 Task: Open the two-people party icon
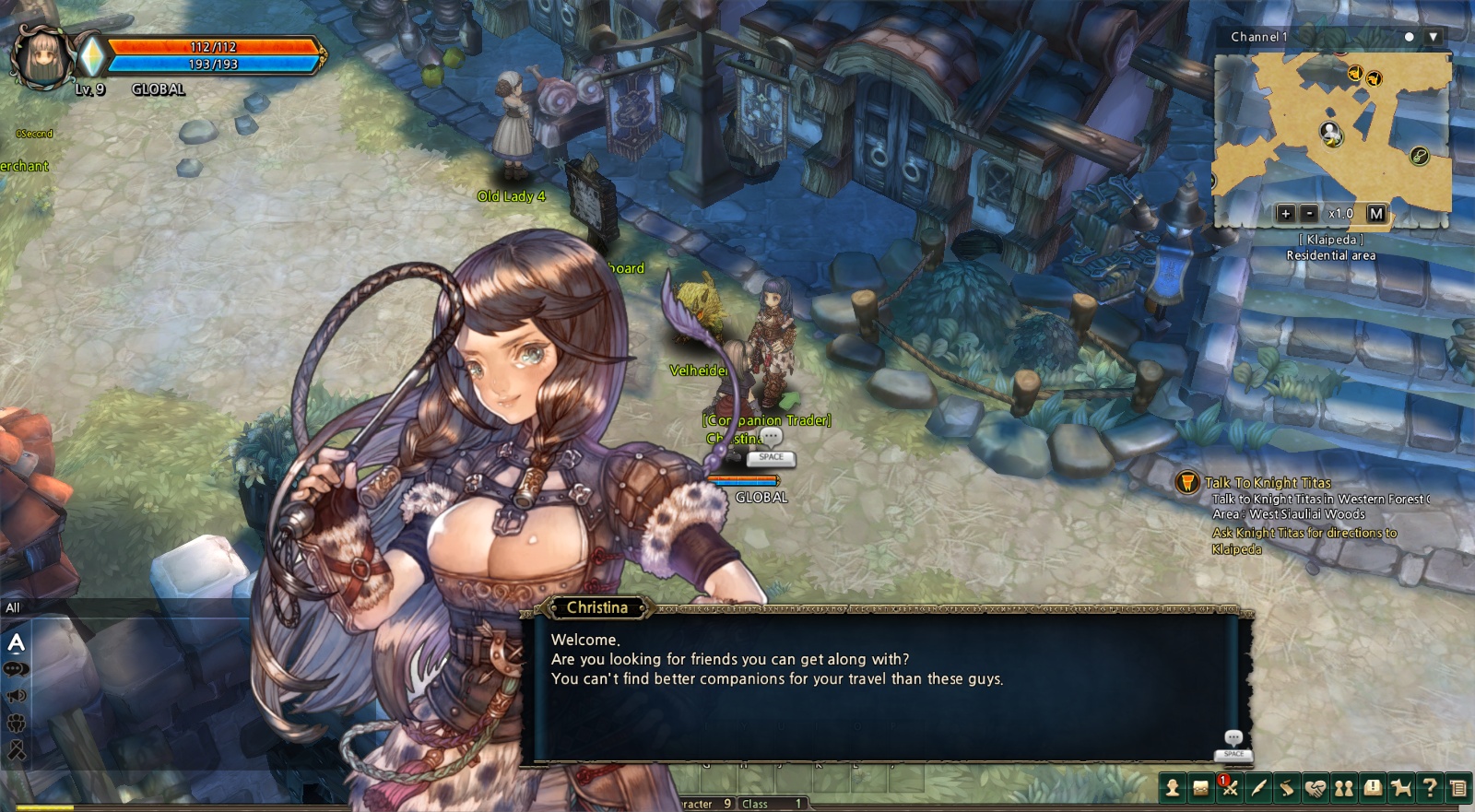pos(1344,788)
